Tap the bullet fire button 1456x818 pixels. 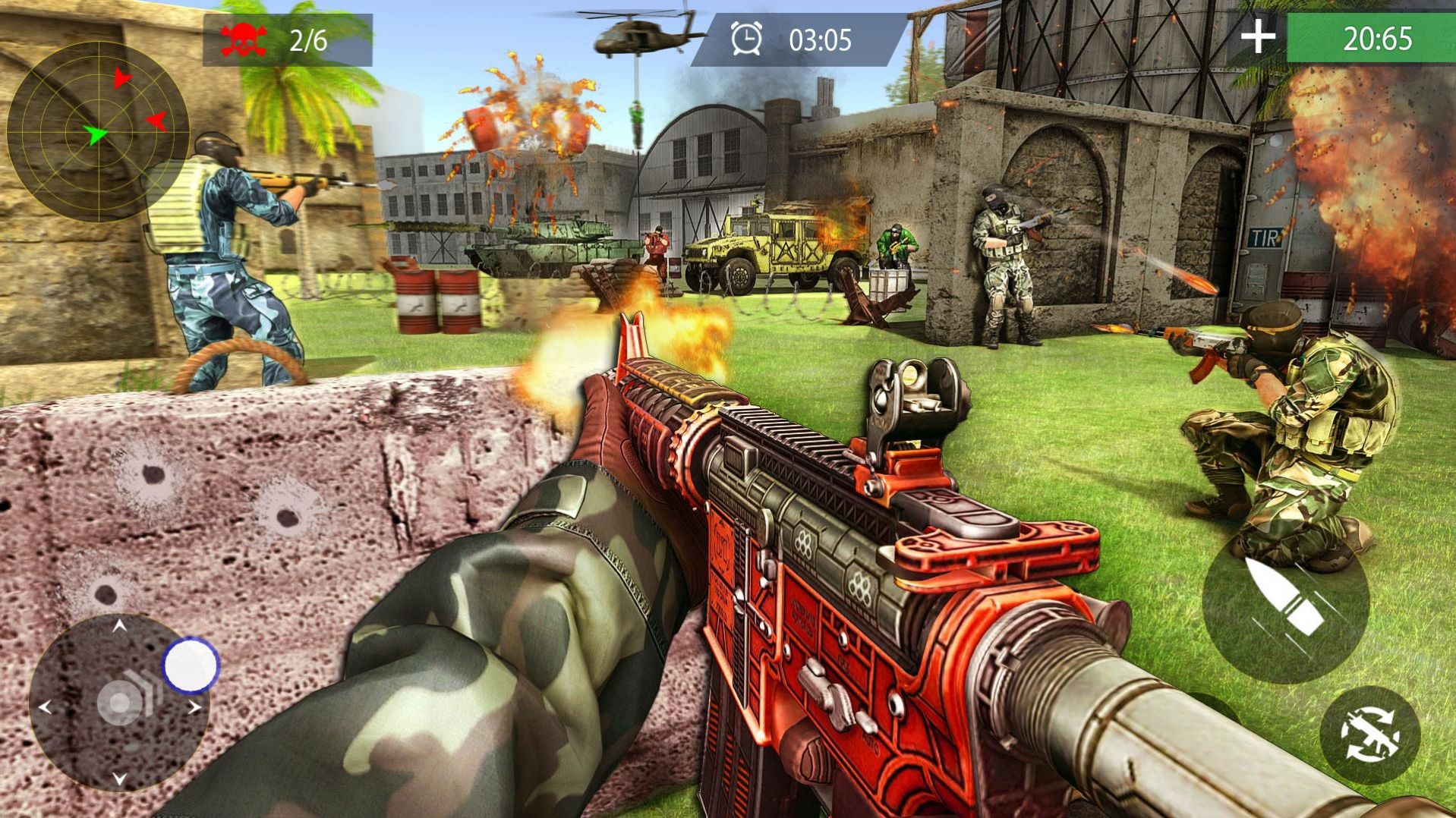coord(1285,601)
